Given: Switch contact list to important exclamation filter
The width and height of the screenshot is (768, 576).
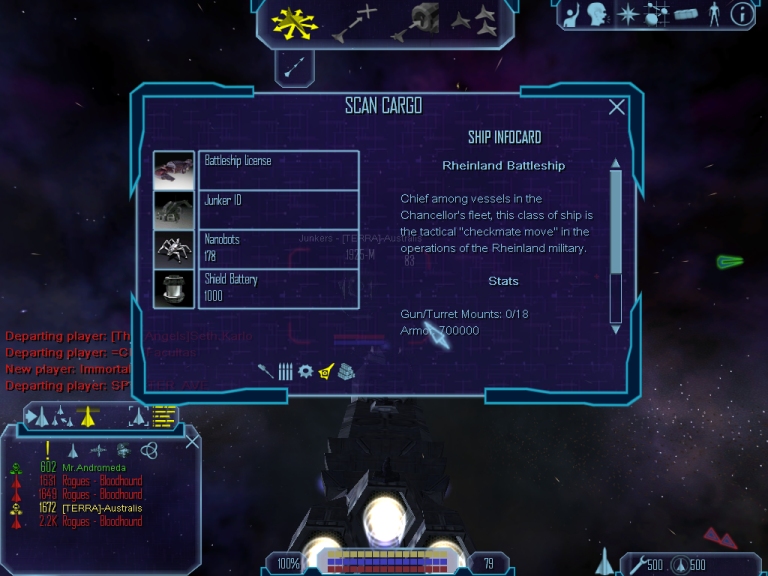Looking at the screenshot, I should [47, 450].
